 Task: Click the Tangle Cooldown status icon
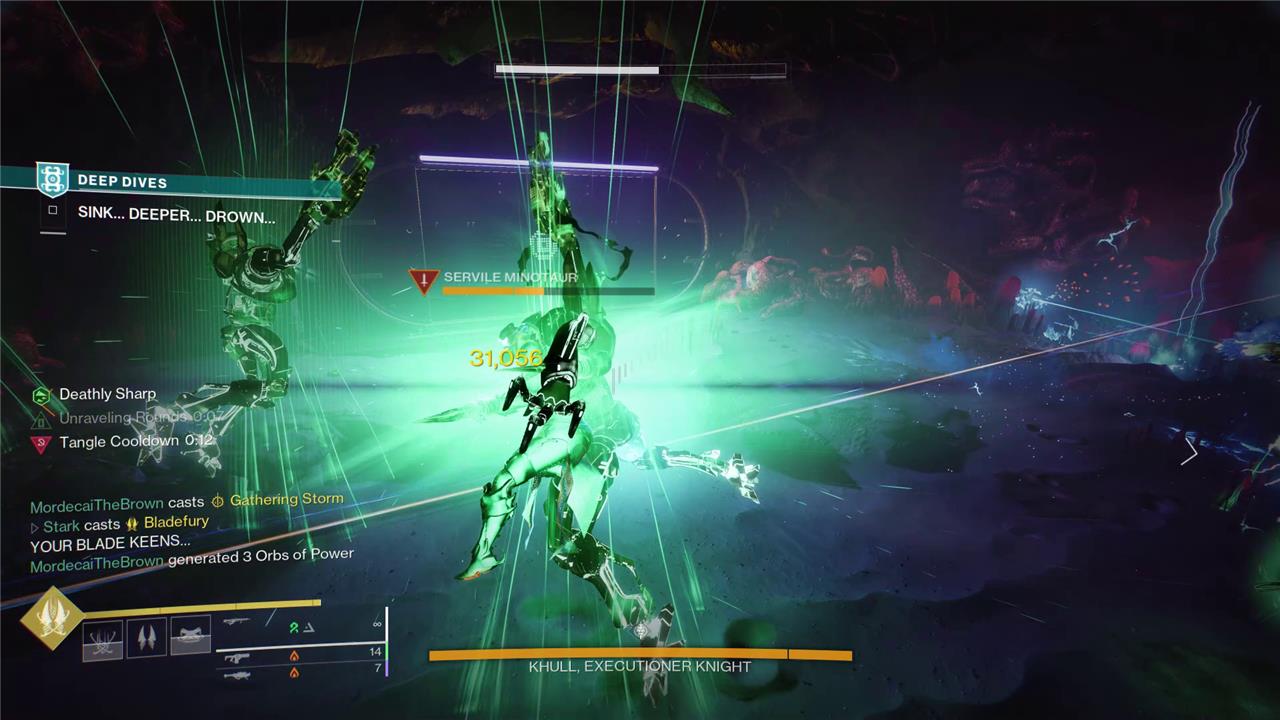(x=41, y=443)
